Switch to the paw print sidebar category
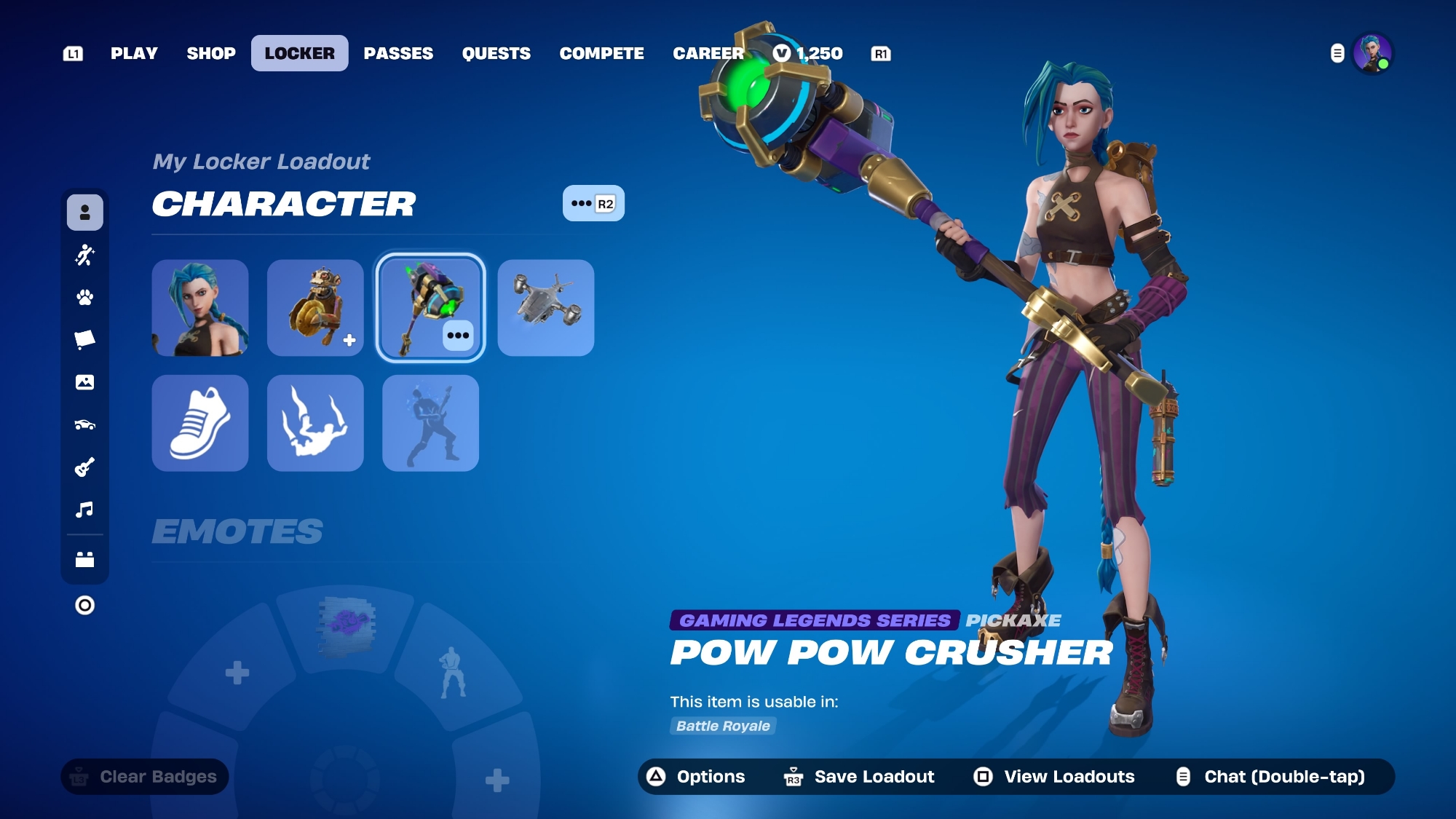 pos(84,297)
